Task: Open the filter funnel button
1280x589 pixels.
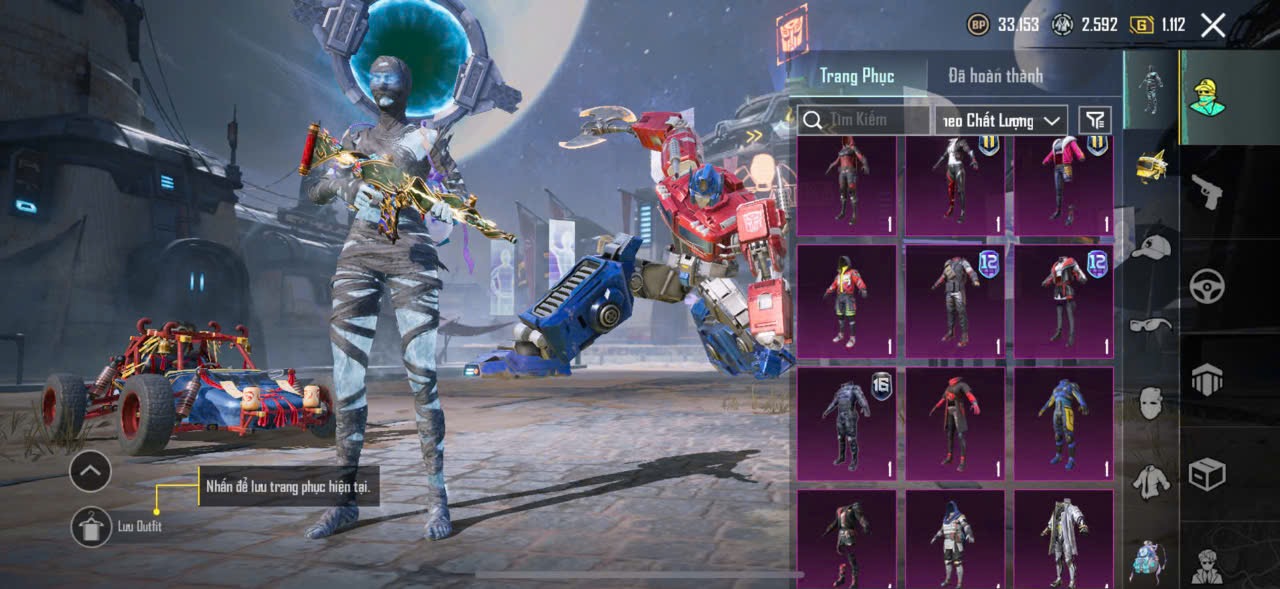Action: [1095, 120]
